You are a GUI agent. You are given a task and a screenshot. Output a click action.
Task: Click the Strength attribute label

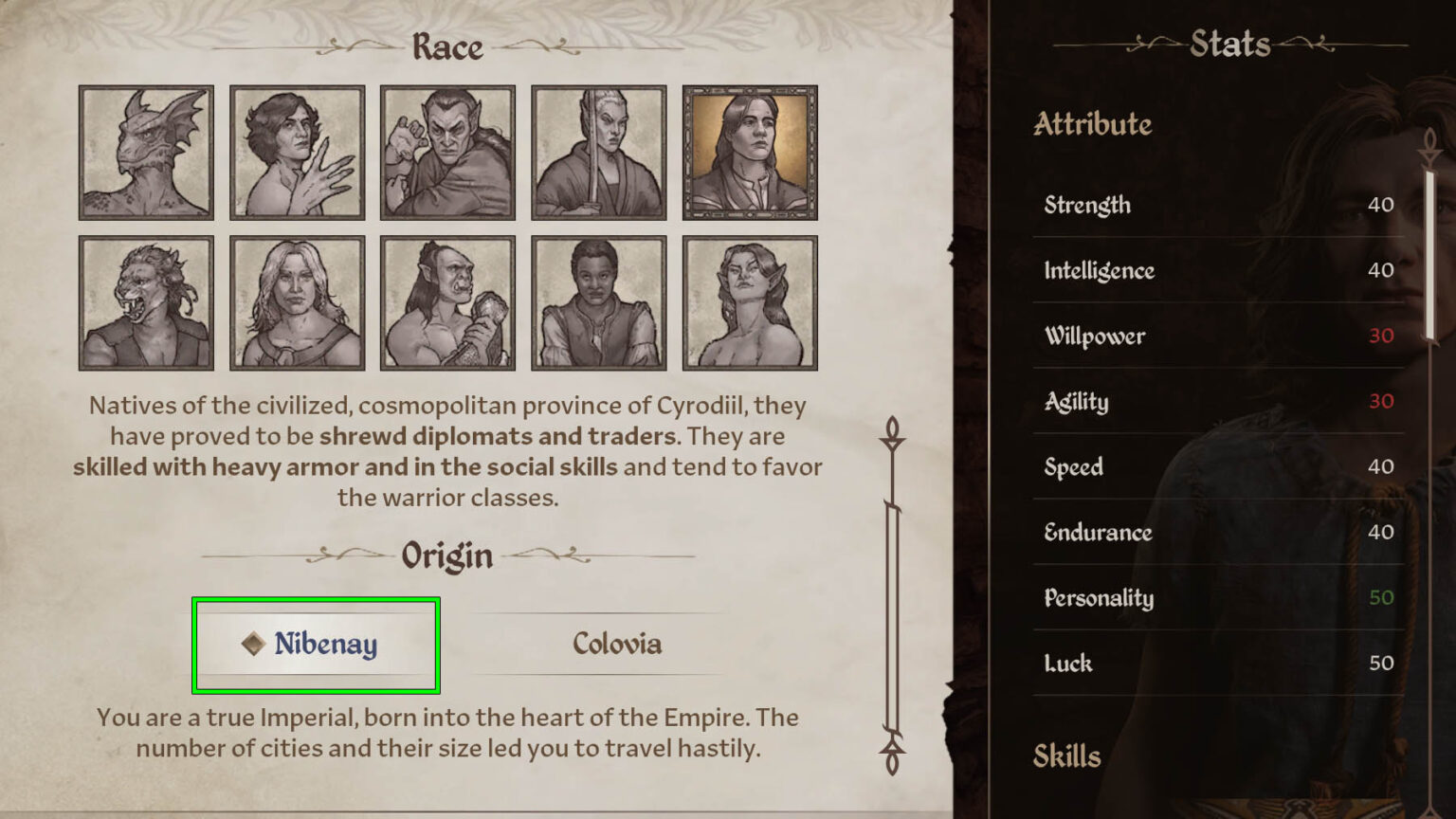[x=1086, y=205]
